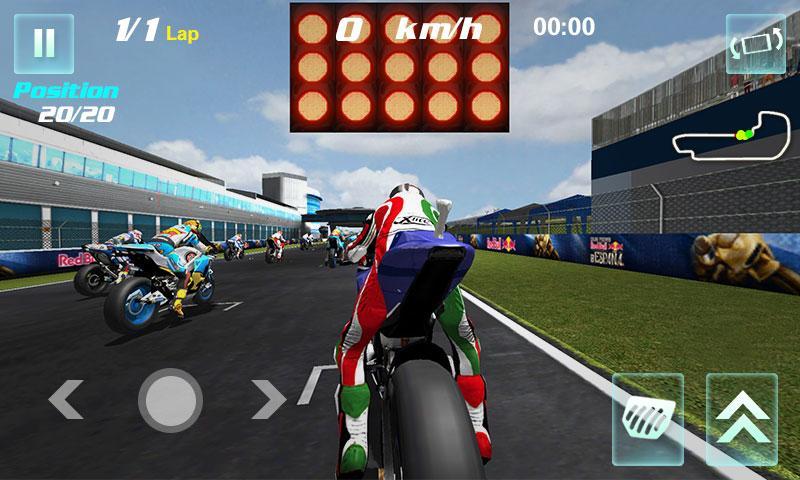Tap the round steering knob
The width and height of the screenshot is (800, 480).
(170, 400)
